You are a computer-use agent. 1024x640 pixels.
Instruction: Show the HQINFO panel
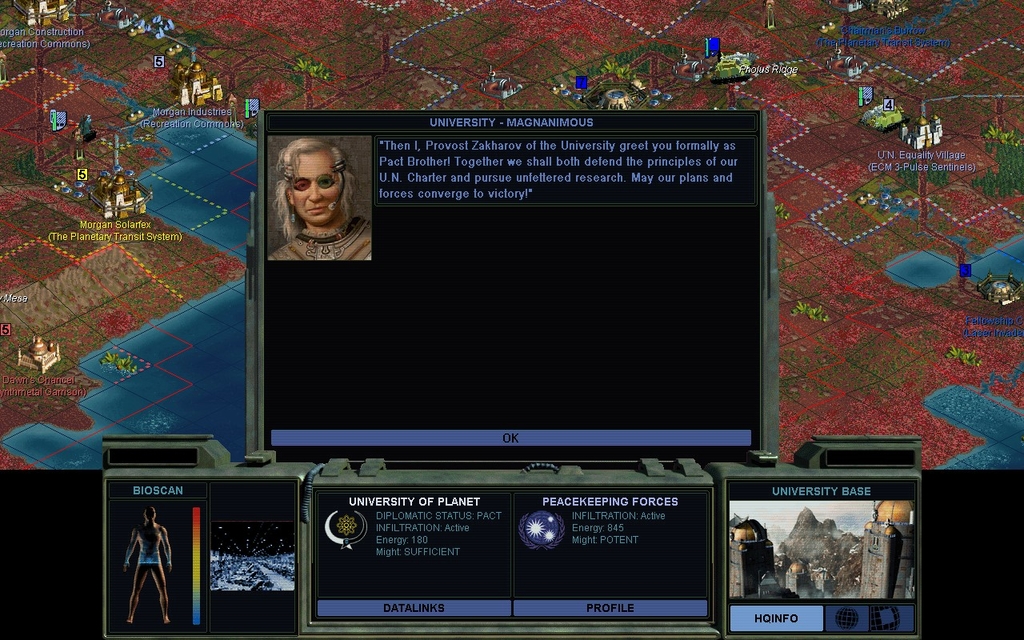pyautogui.click(x=776, y=619)
